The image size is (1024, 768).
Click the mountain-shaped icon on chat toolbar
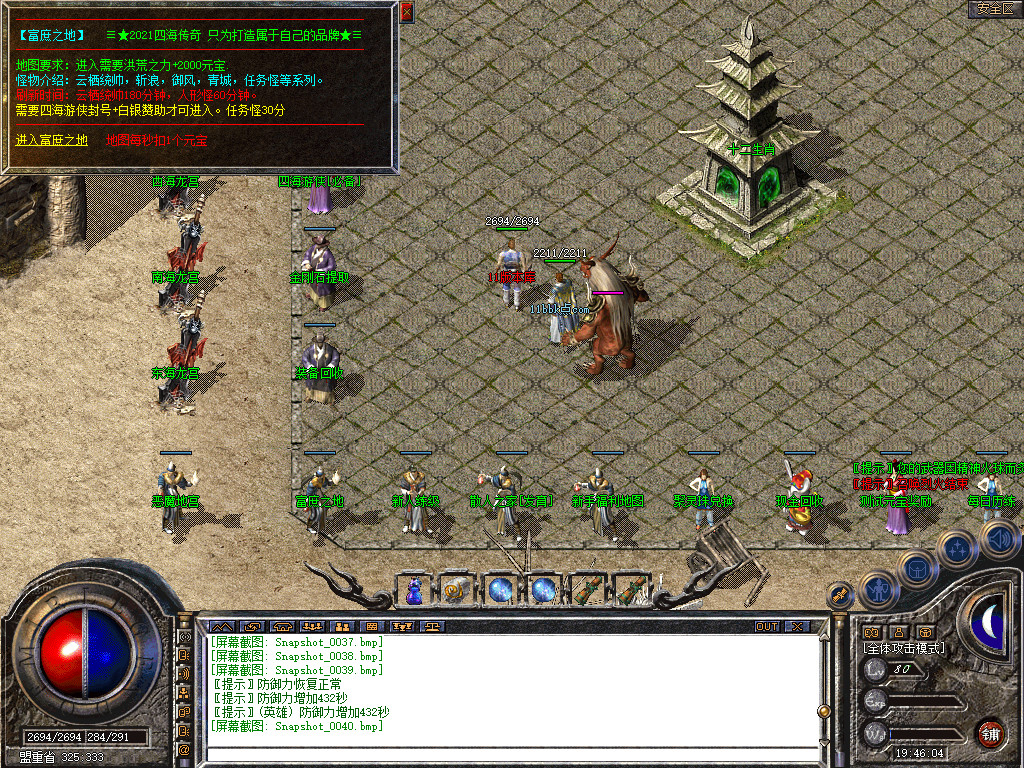(x=220, y=627)
